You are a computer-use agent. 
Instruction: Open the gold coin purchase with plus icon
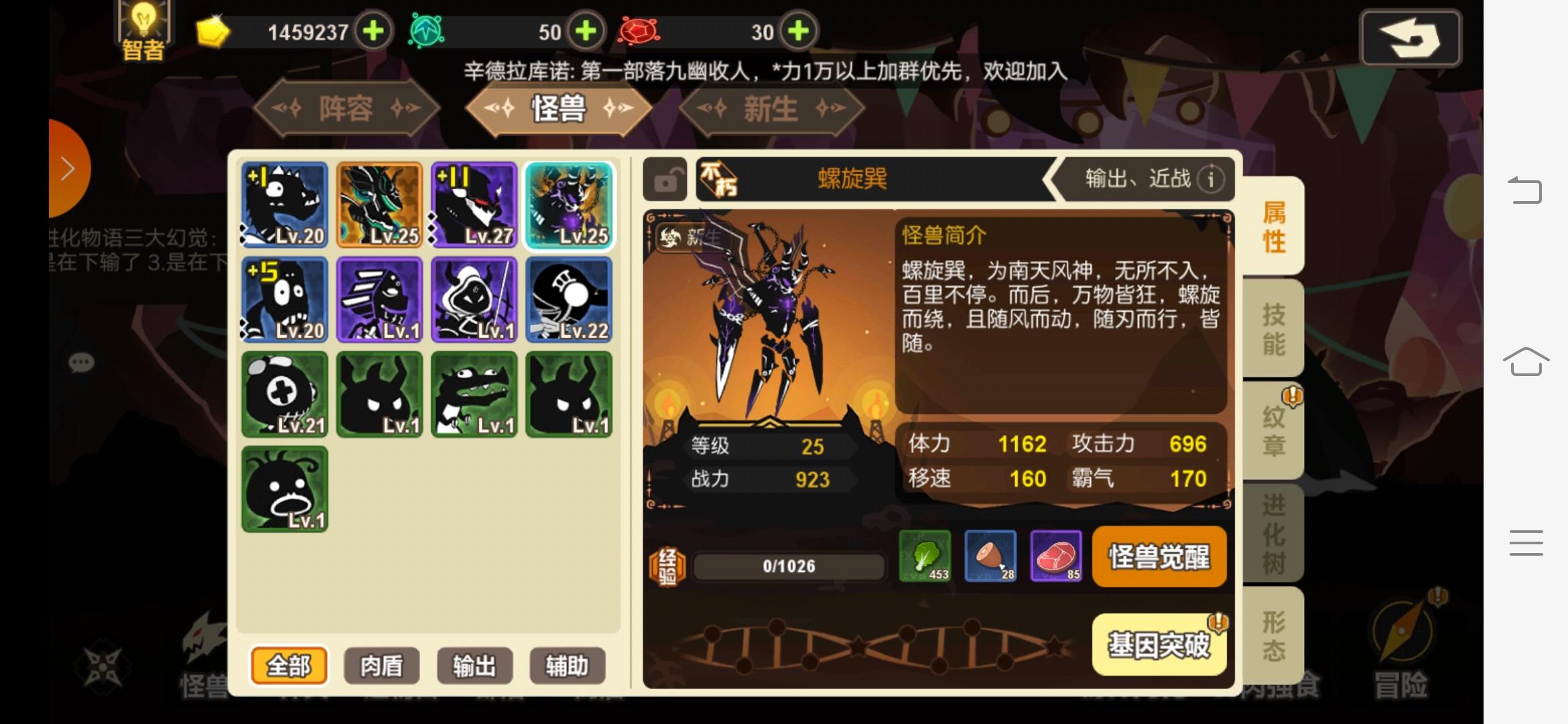(373, 31)
